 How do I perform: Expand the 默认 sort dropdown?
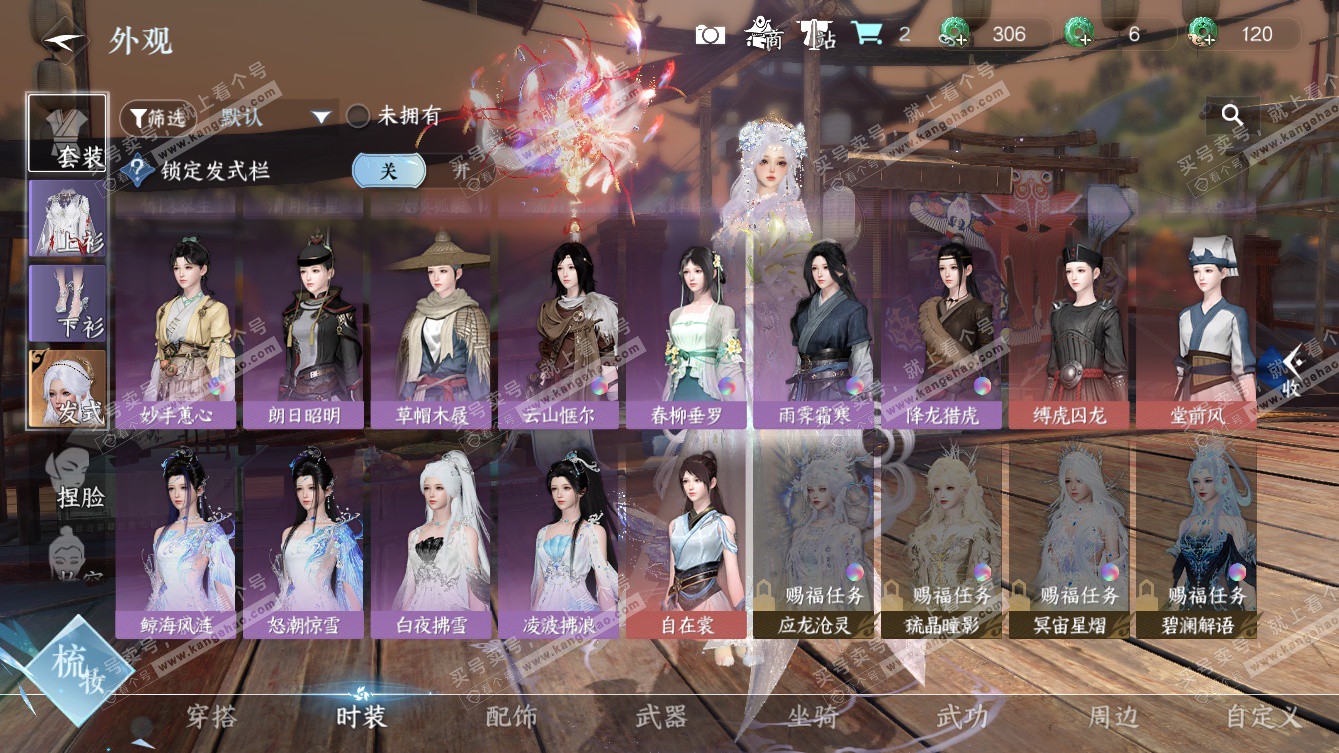point(320,117)
